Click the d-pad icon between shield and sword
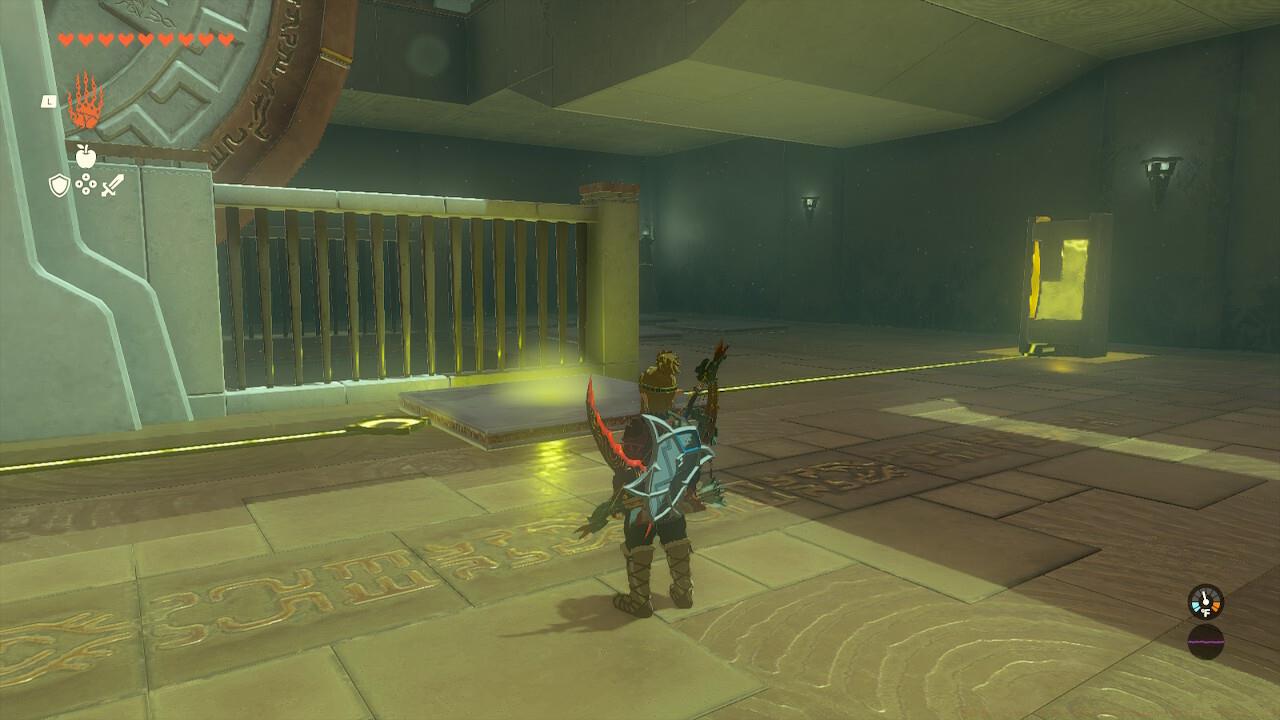Image resolution: width=1280 pixels, height=720 pixels. click(x=86, y=183)
